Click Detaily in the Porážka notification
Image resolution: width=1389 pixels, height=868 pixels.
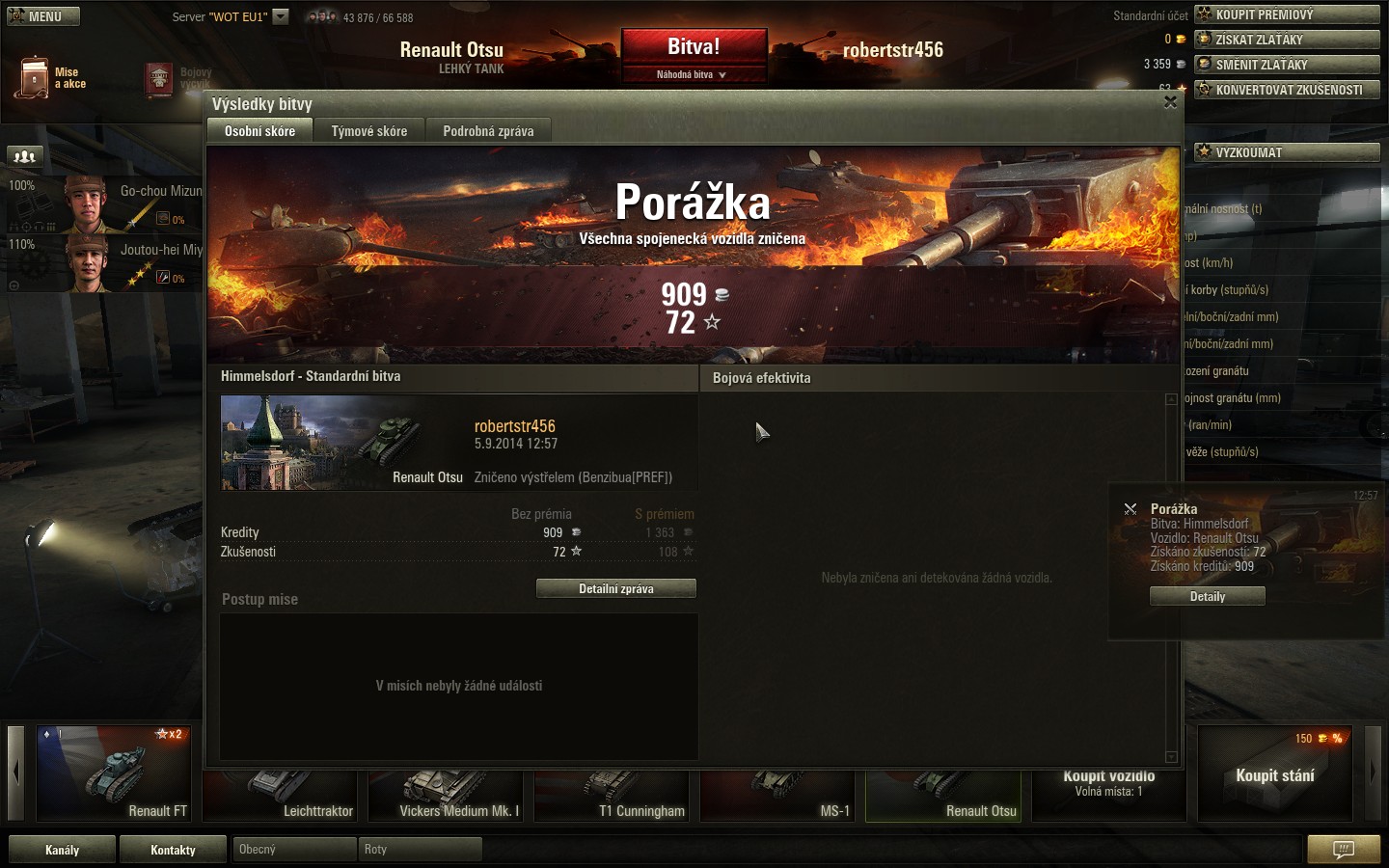click(x=1207, y=597)
